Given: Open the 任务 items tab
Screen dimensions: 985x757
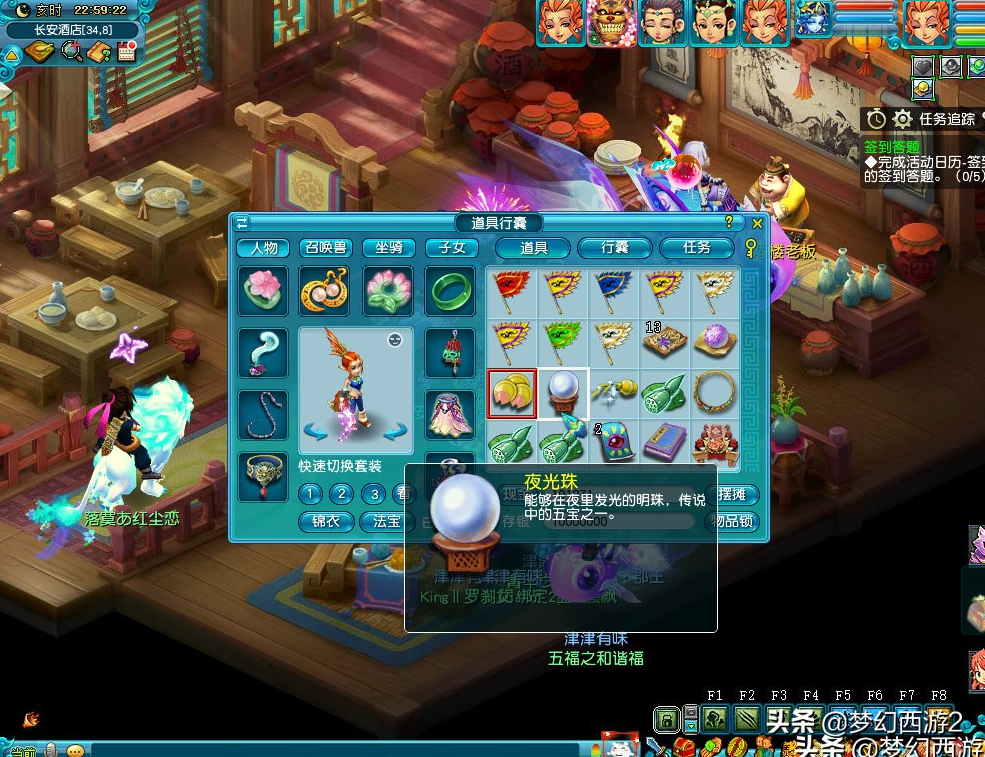Looking at the screenshot, I should click(x=696, y=248).
